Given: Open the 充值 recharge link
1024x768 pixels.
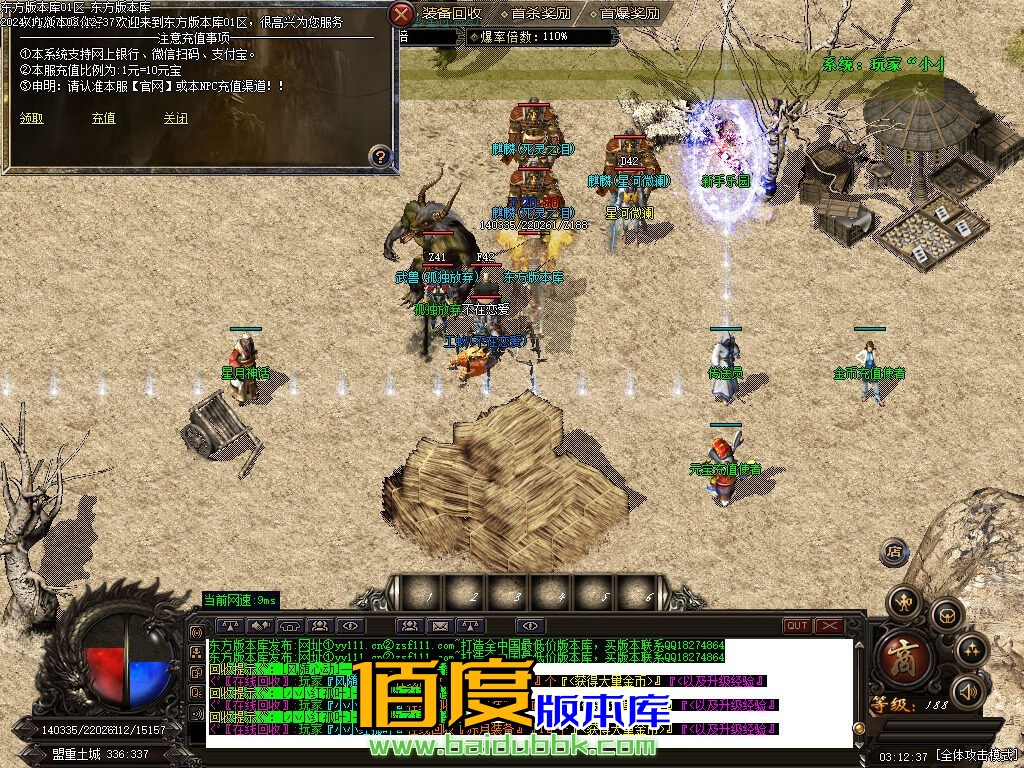Looking at the screenshot, I should click(103, 118).
